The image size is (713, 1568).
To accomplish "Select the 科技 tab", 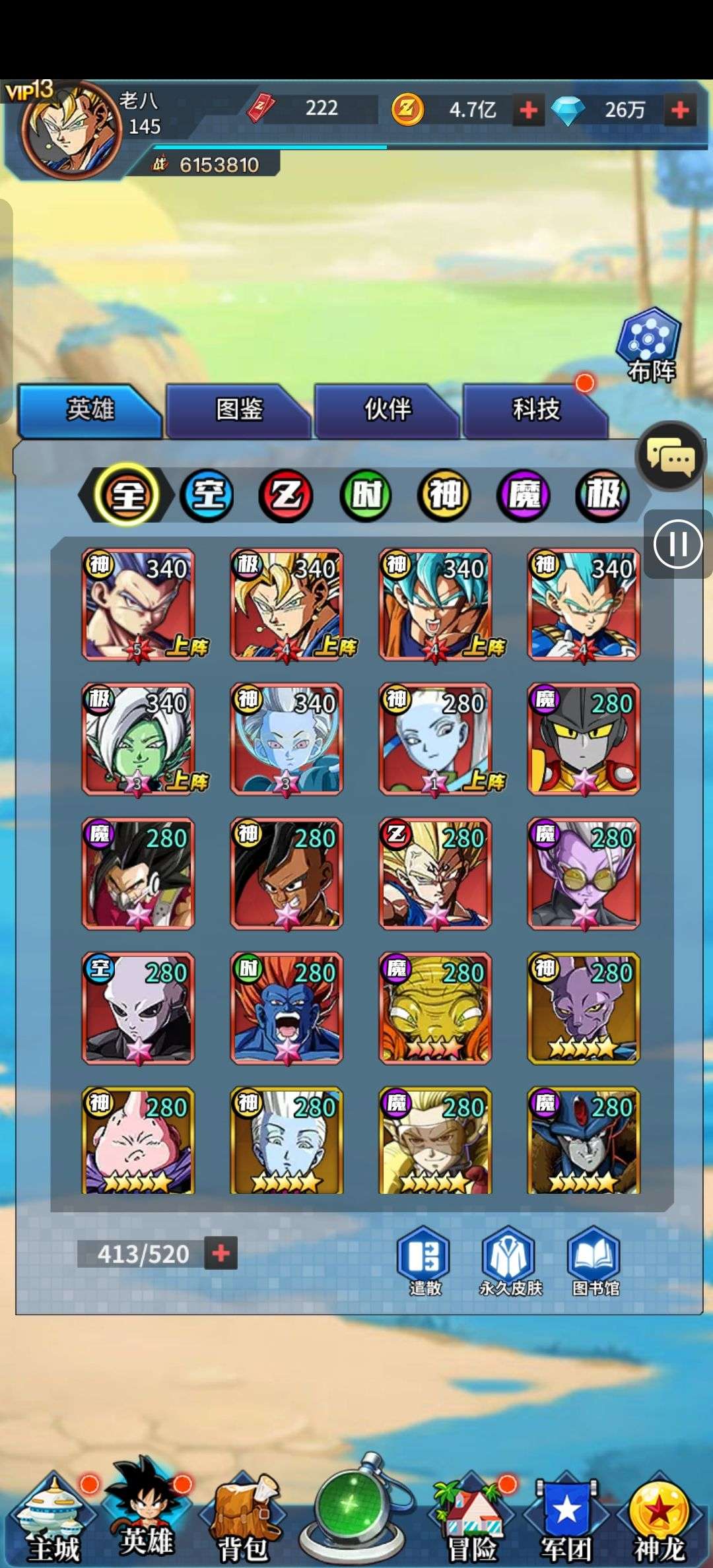I will (x=536, y=410).
